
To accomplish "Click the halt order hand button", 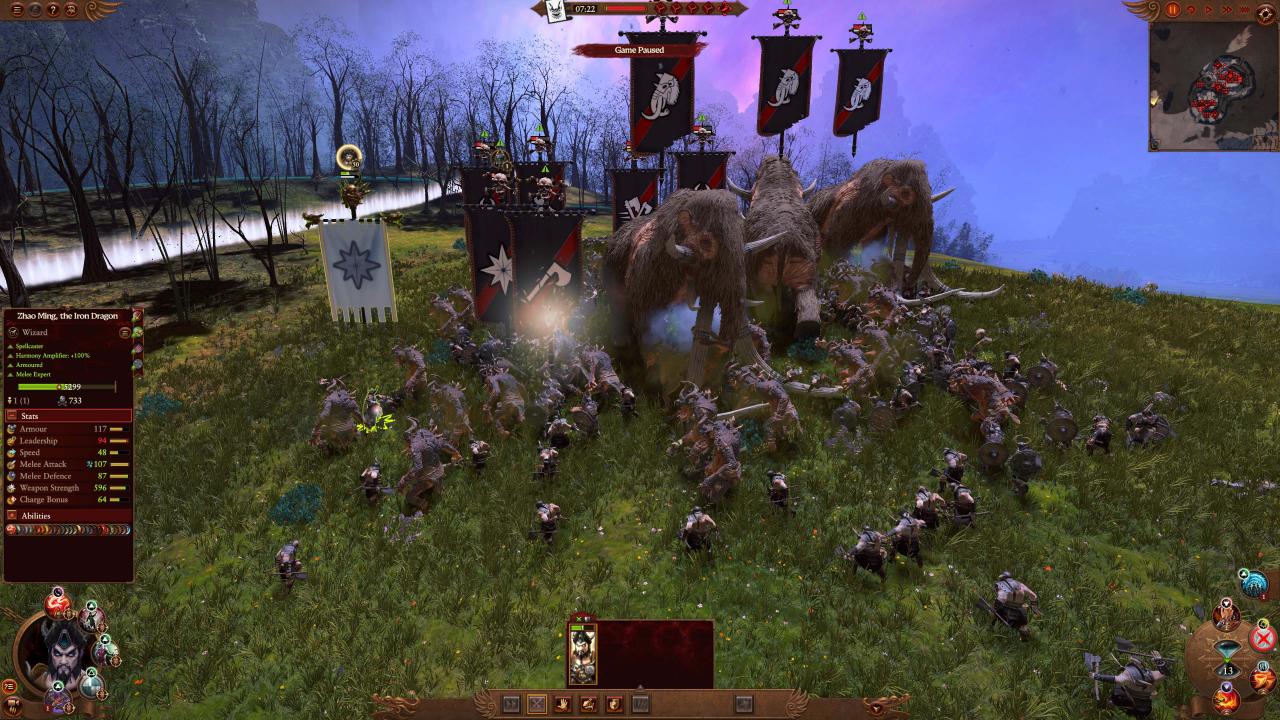I will pyautogui.click(x=563, y=704).
